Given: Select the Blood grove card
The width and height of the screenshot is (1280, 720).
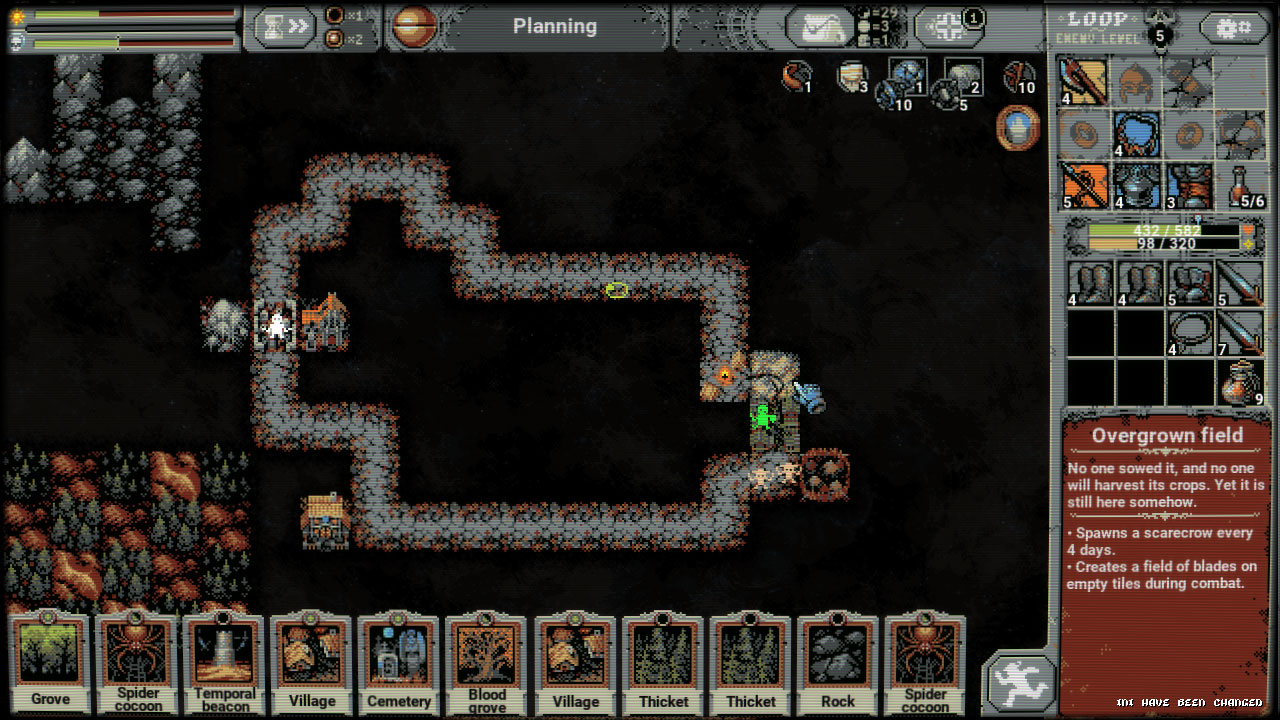Looking at the screenshot, I should coord(487,663).
